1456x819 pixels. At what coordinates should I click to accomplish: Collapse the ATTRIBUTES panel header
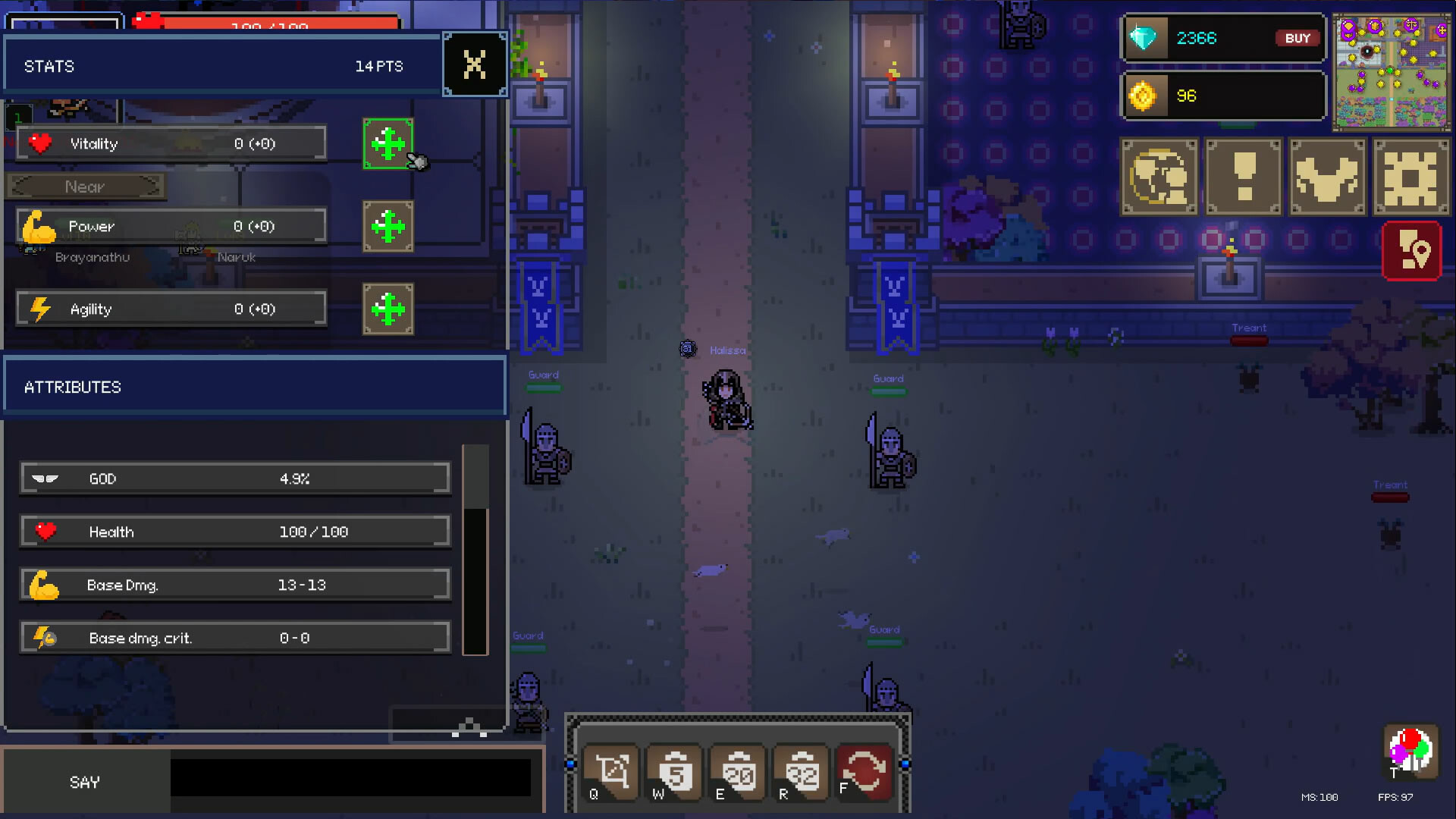(254, 386)
